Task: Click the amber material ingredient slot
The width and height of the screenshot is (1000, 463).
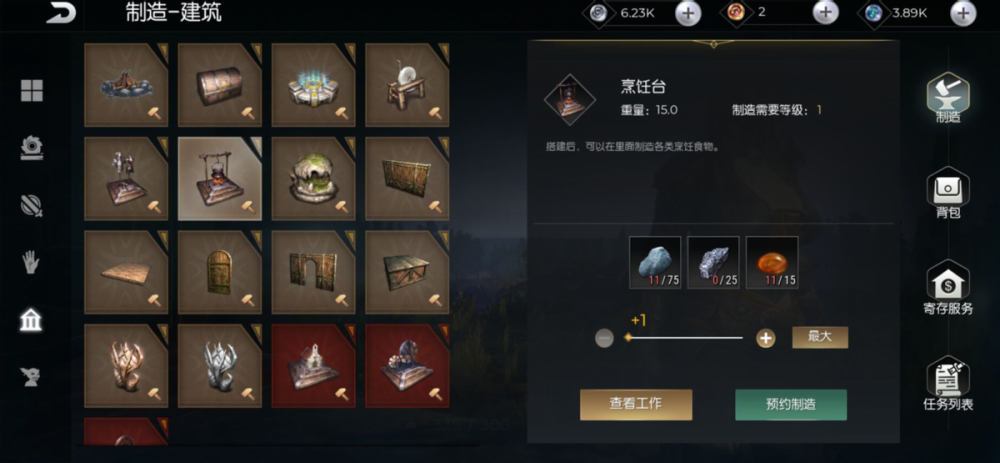Action: pos(772,262)
